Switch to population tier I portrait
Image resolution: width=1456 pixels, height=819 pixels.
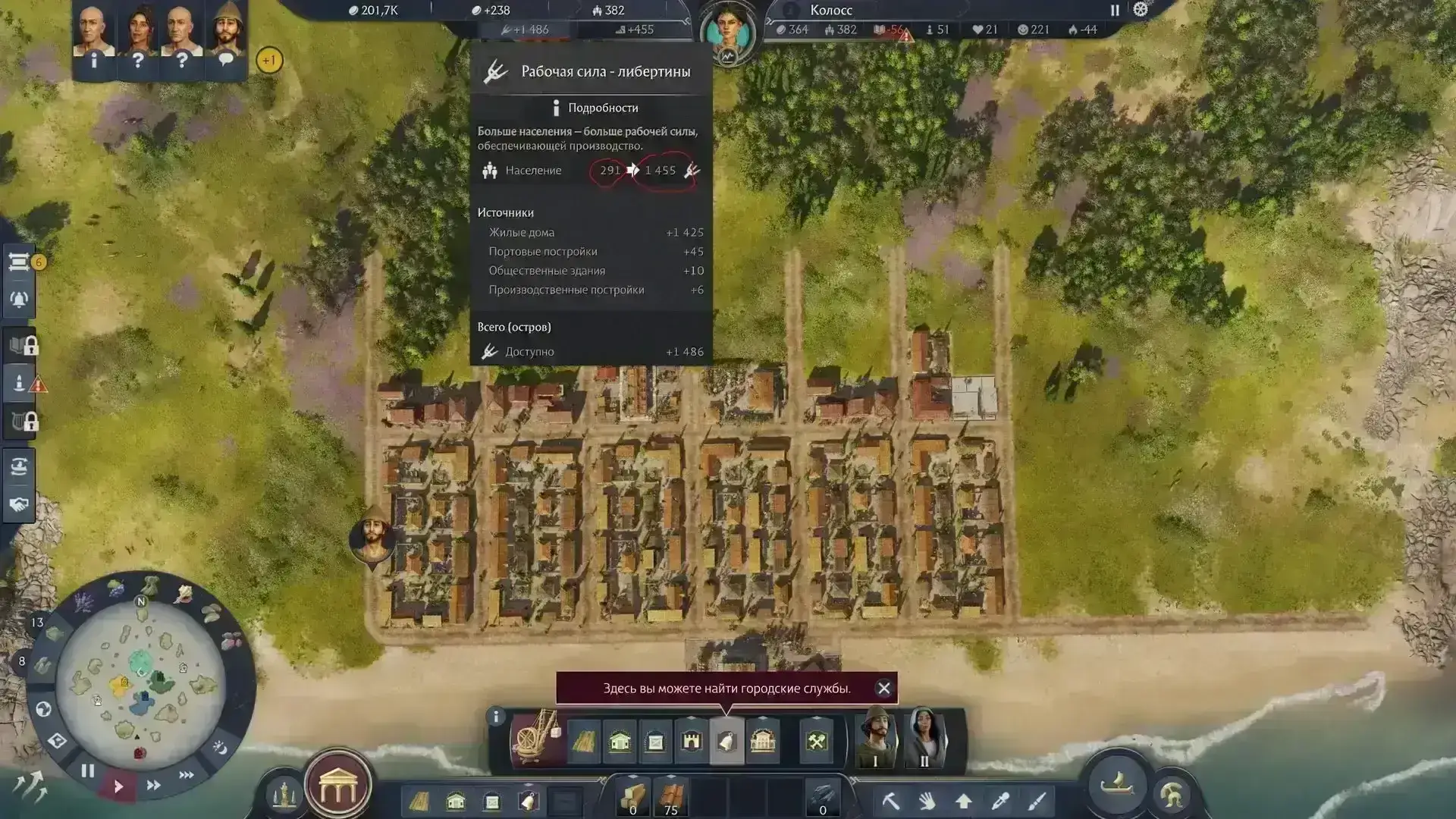click(875, 739)
